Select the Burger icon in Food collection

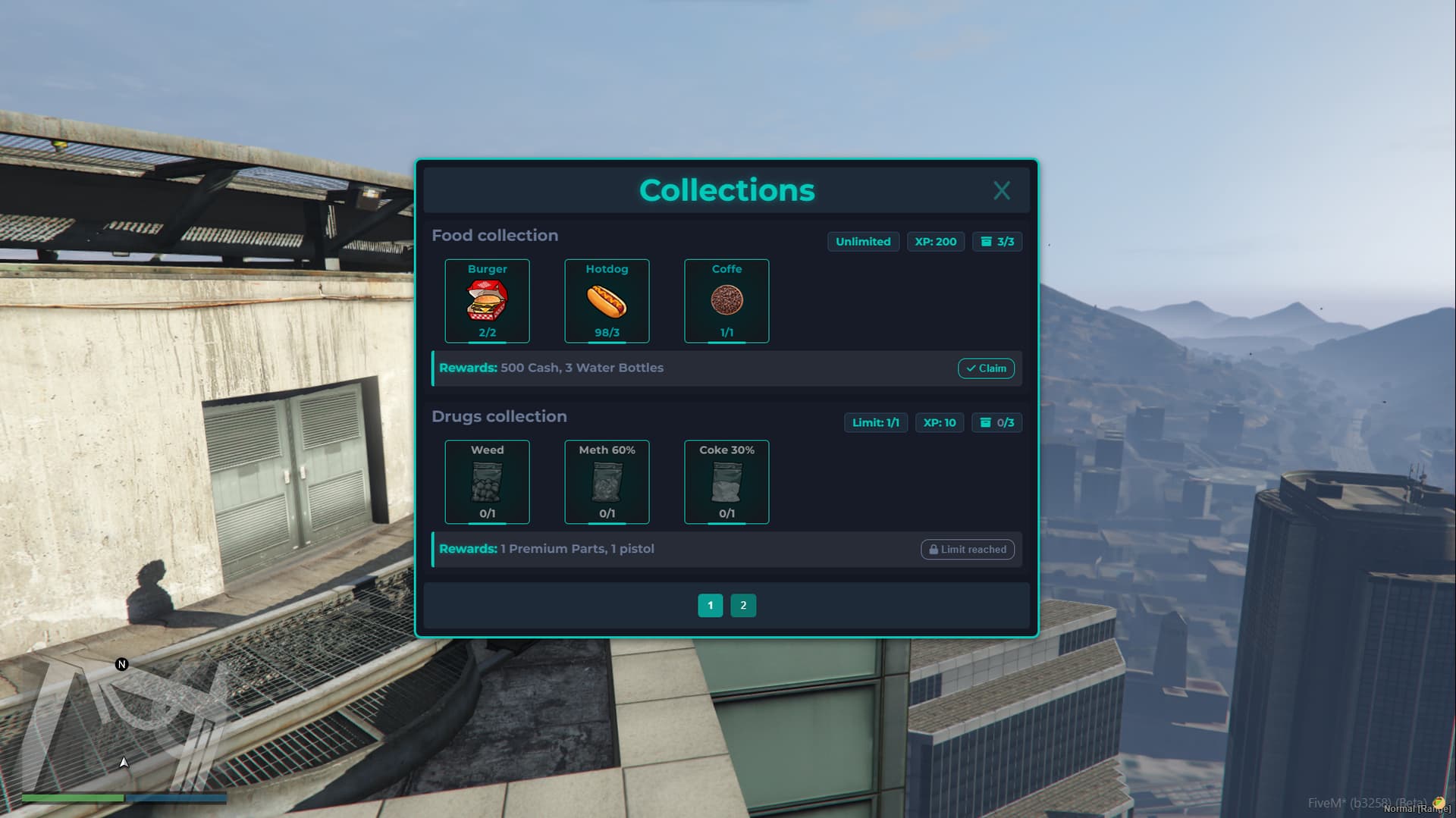click(487, 302)
